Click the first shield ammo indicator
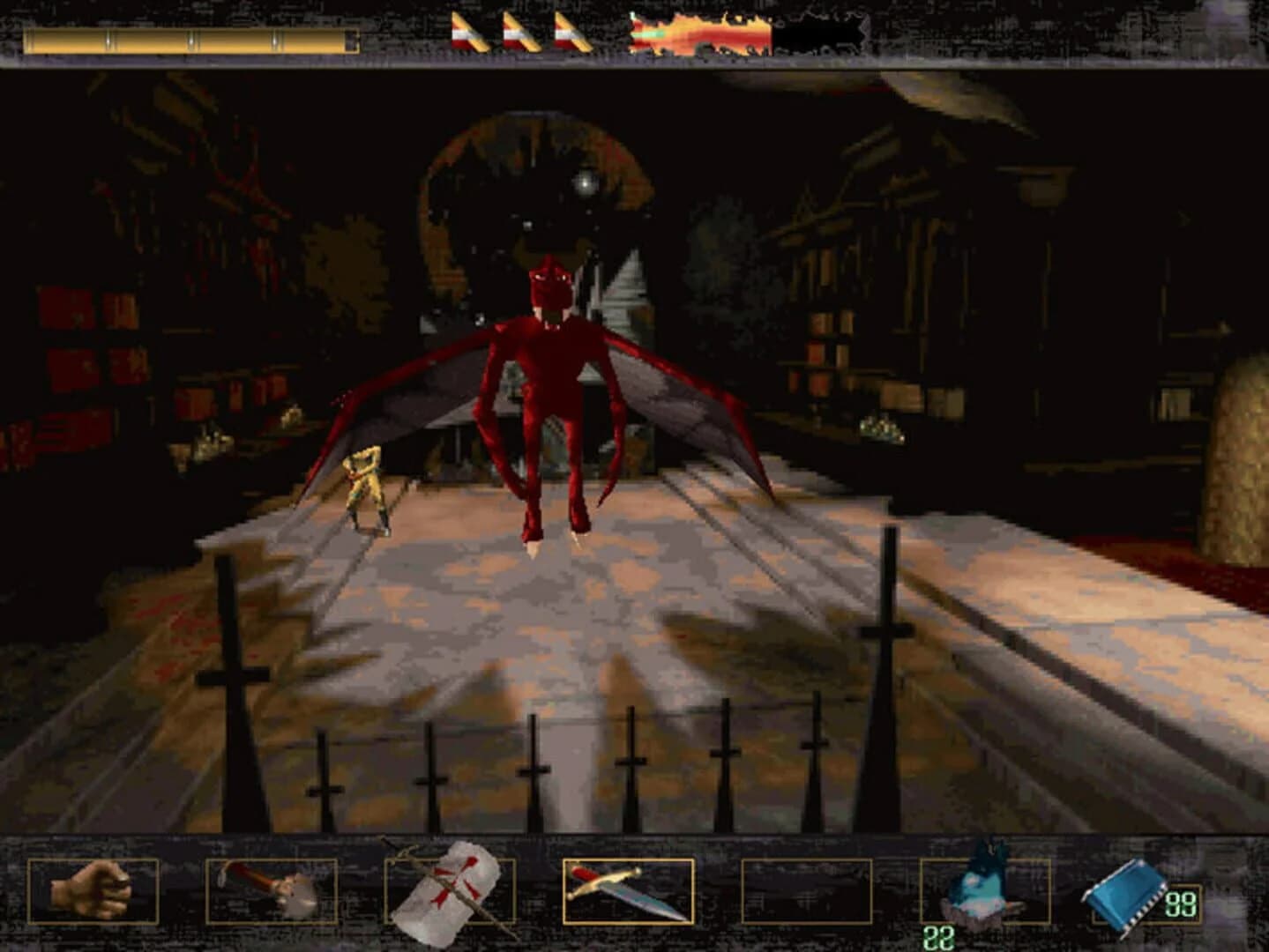This screenshot has height=952, width=1269. [468, 32]
